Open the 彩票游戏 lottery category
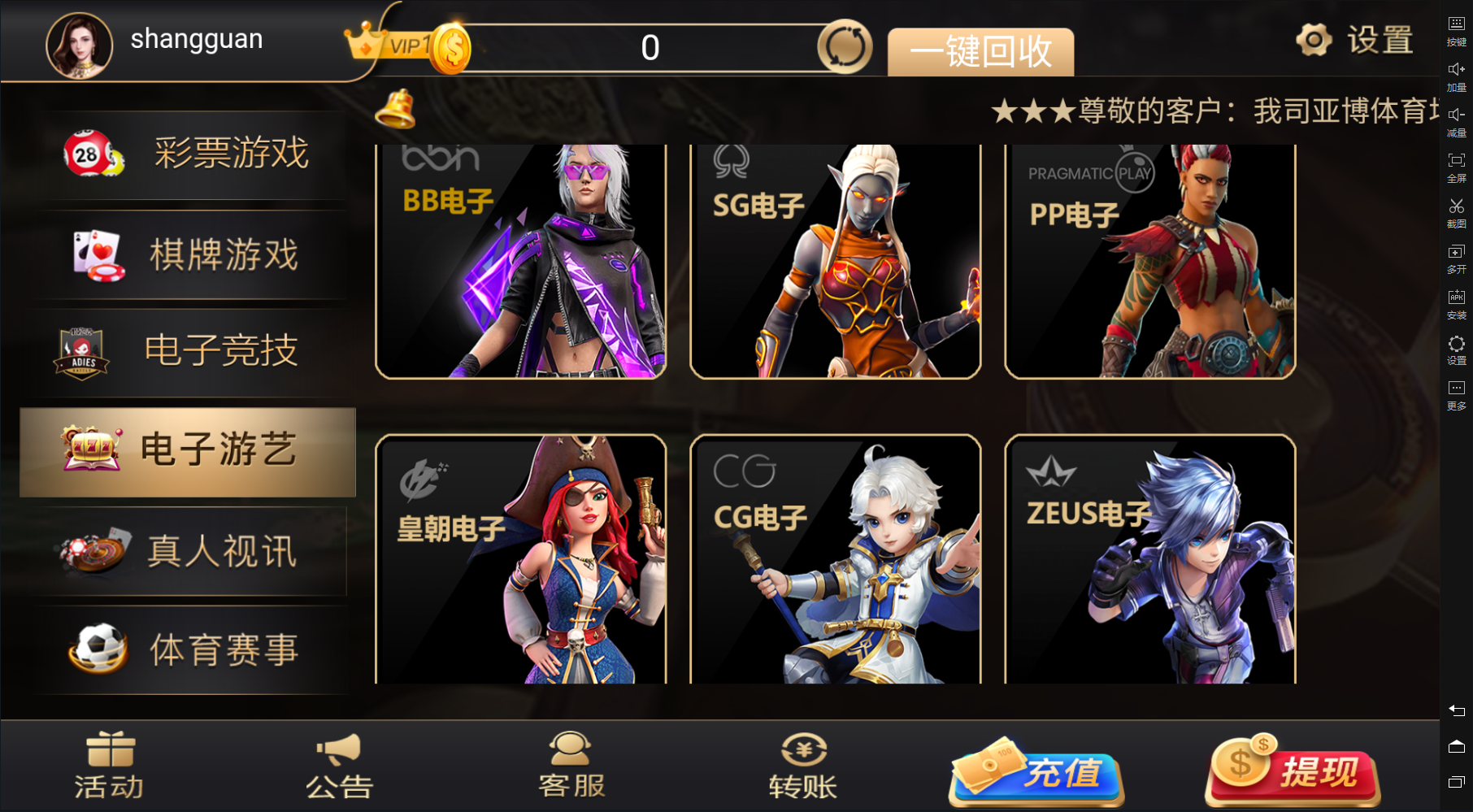The height and width of the screenshot is (812, 1473). (189, 154)
